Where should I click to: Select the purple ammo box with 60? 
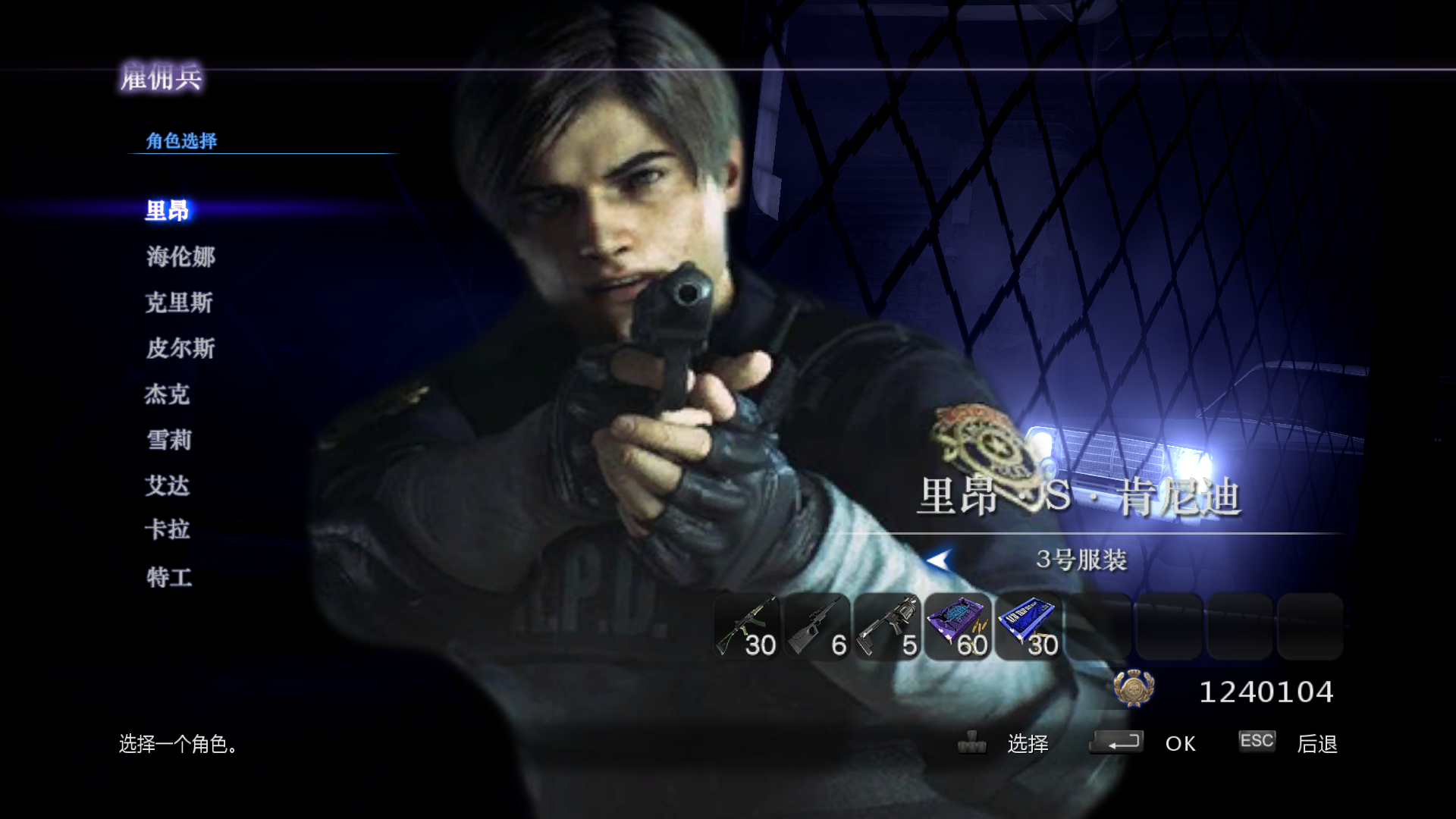pos(959,627)
